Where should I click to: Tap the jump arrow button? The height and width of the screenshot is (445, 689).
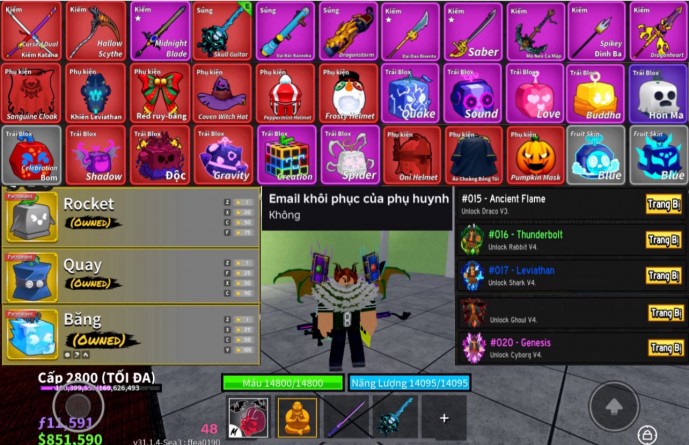point(613,406)
